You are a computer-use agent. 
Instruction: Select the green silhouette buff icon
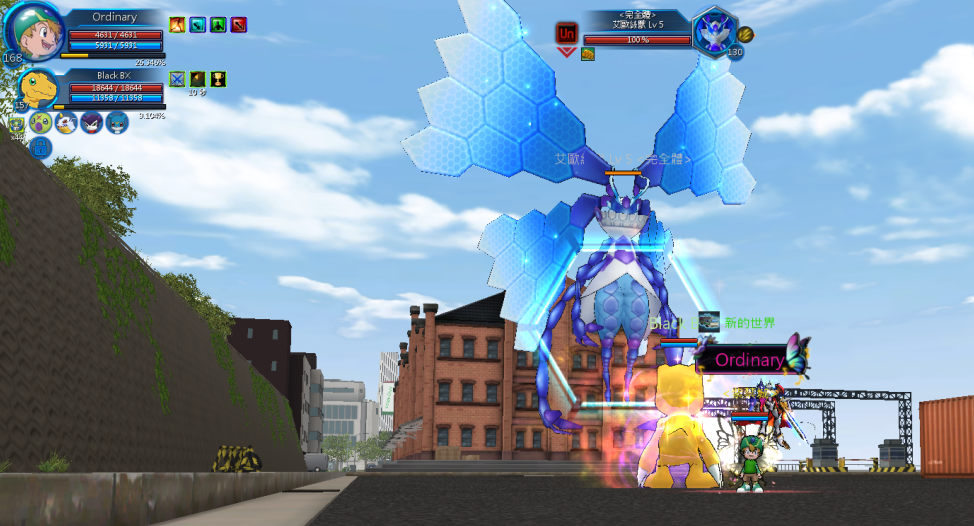point(218,24)
